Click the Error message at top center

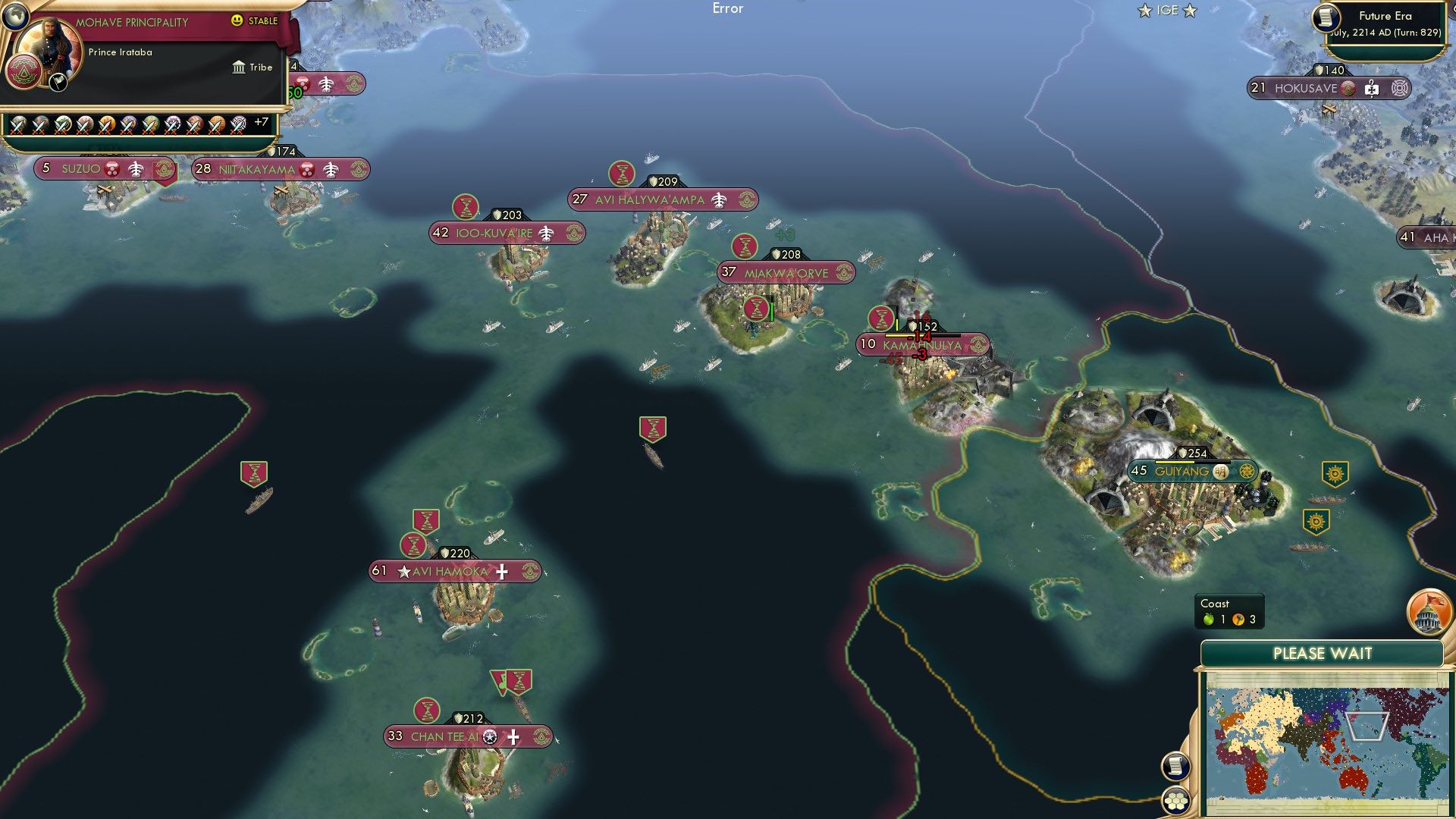(728, 8)
